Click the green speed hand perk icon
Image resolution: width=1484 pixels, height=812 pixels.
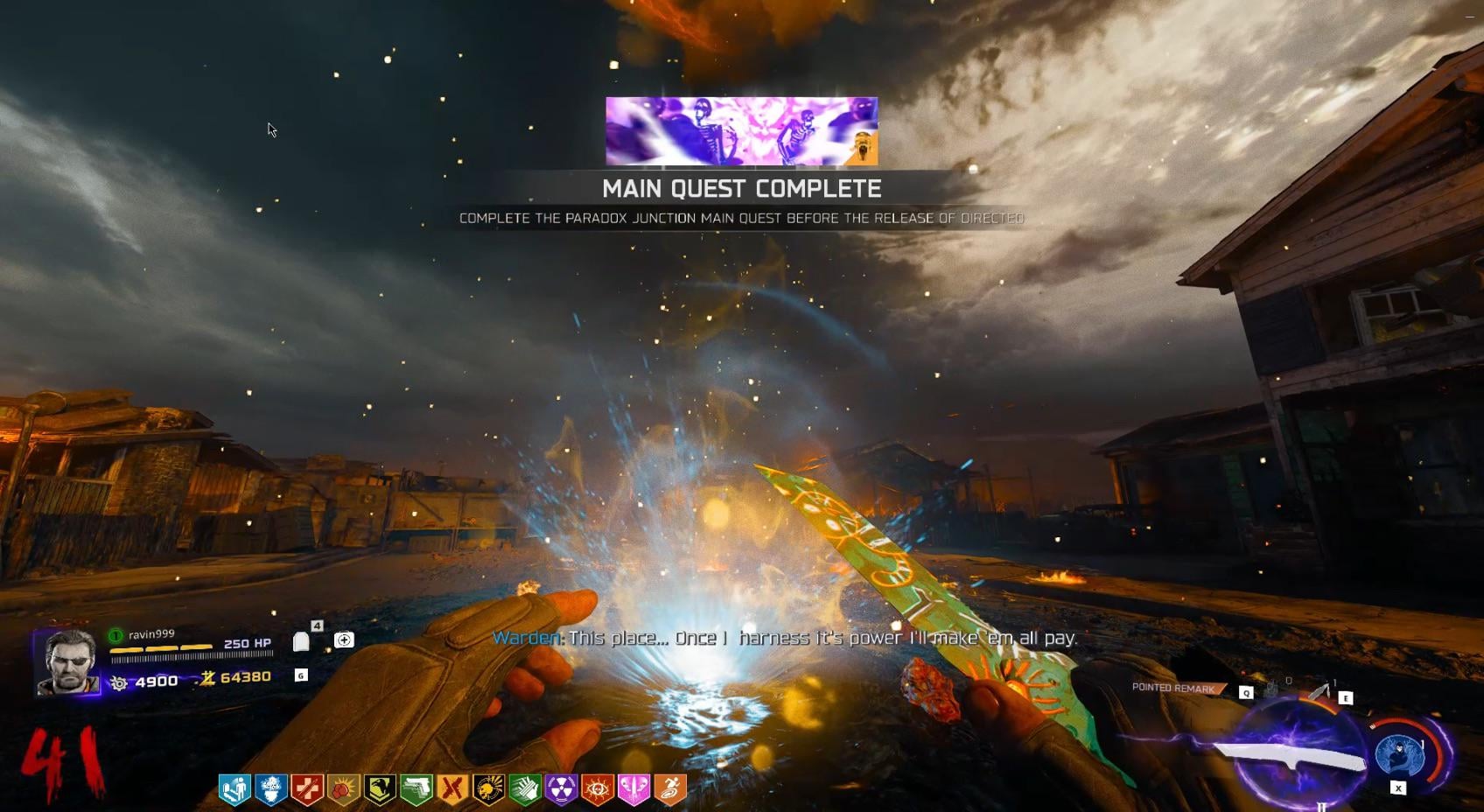pyautogui.click(x=525, y=789)
